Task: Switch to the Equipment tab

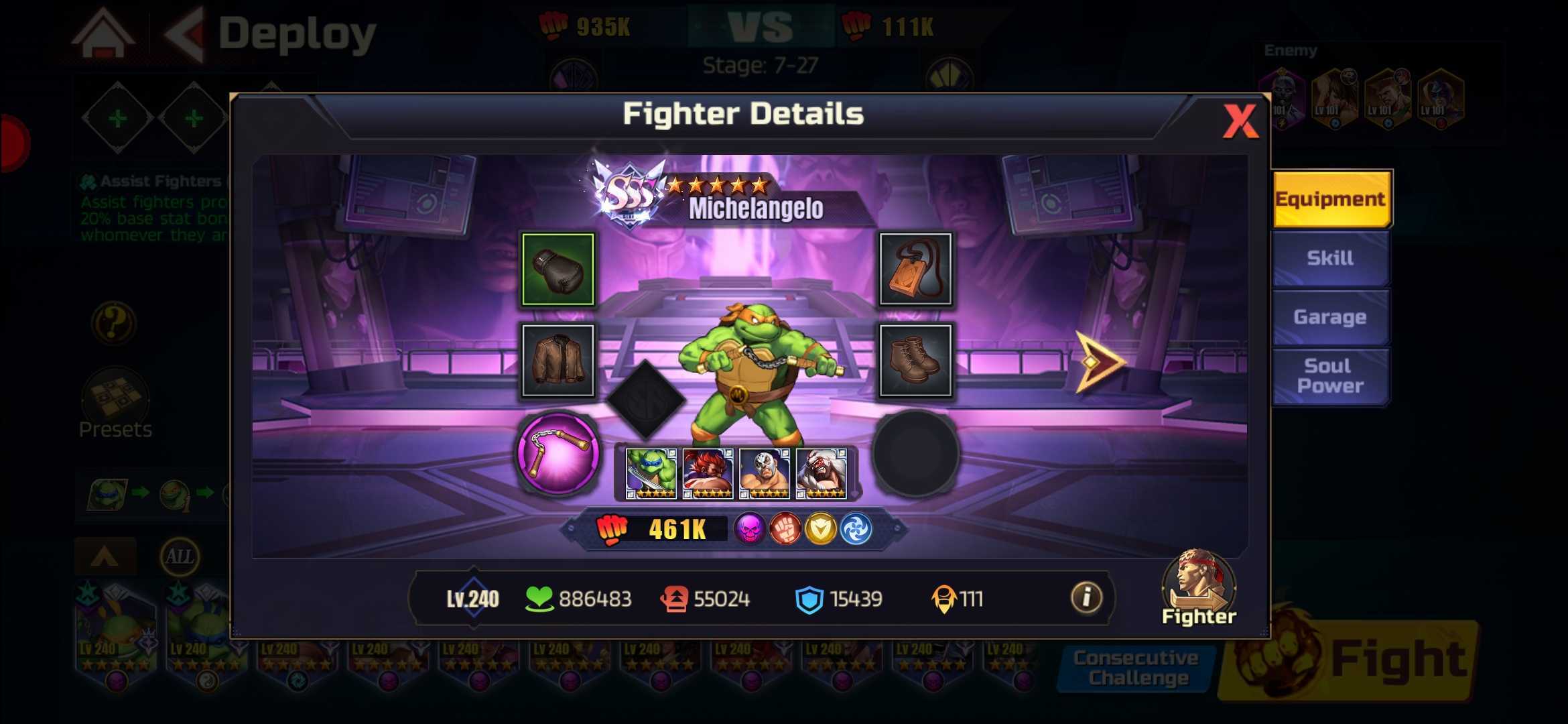Action: tap(1330, 199)
